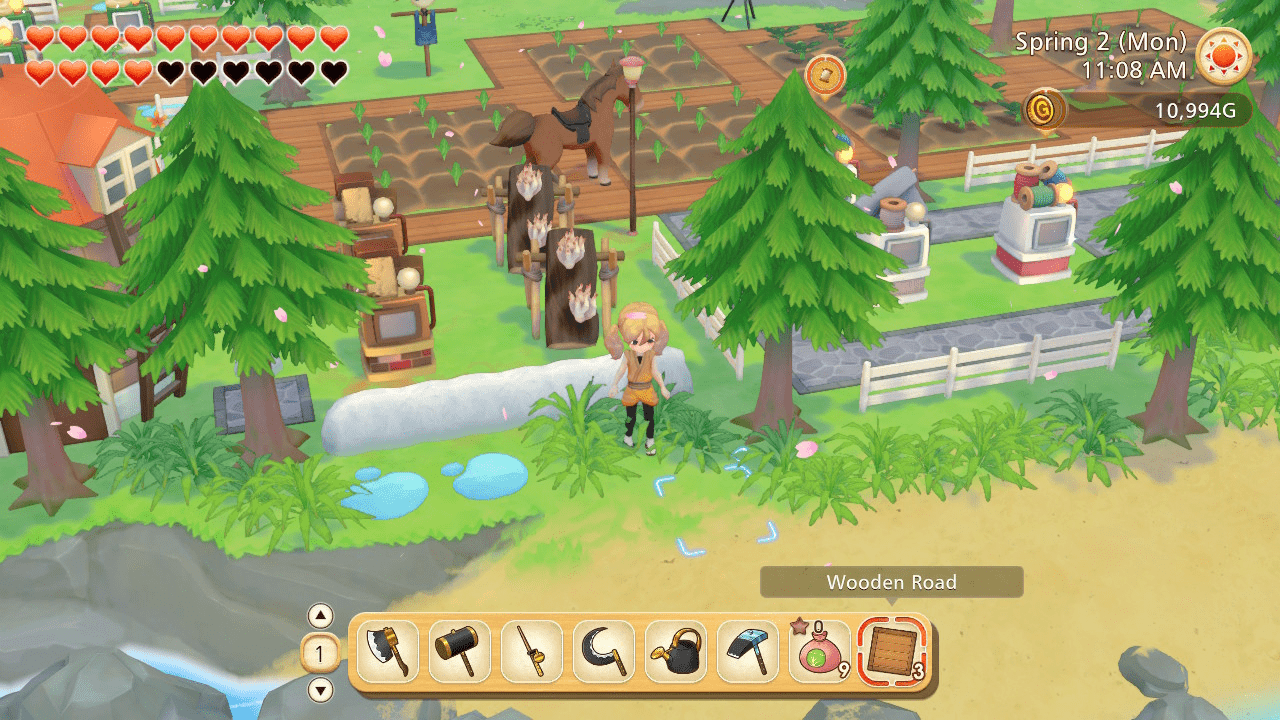Image resolution: width=1280 pixels, height=720 pixels.
Task: Click the Wooden Road tooltip label
Action: [x=891, y=582]
